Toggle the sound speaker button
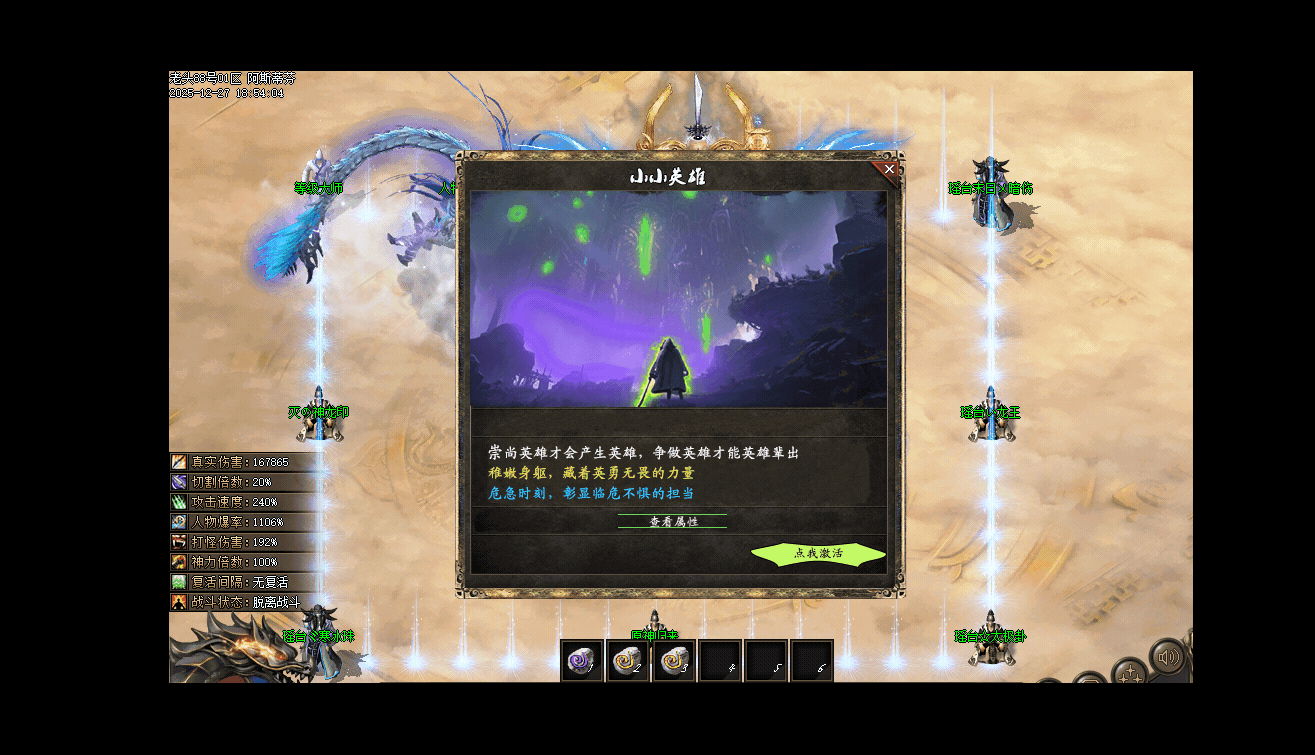Screen dimensions: 1315x755 click(1167, 658)
